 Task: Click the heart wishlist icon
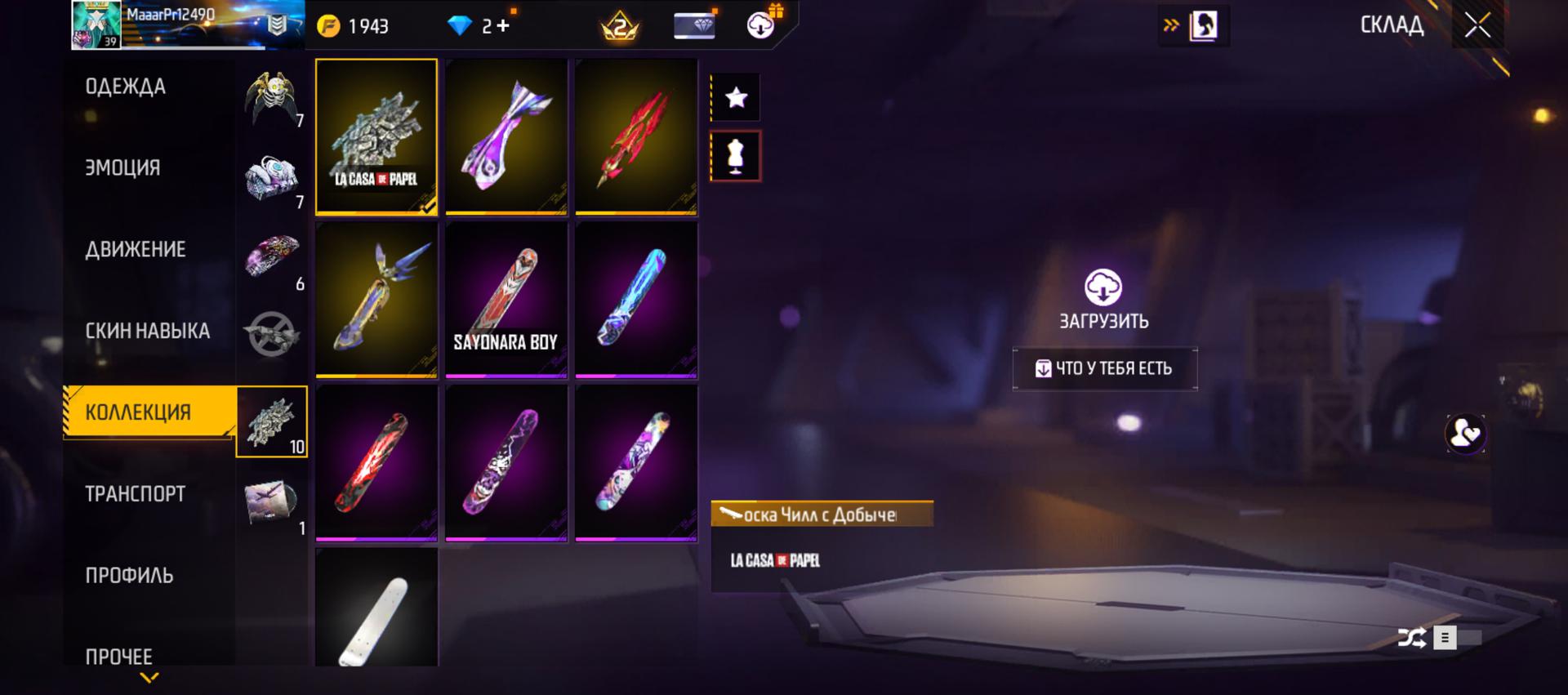(1465, 434)
